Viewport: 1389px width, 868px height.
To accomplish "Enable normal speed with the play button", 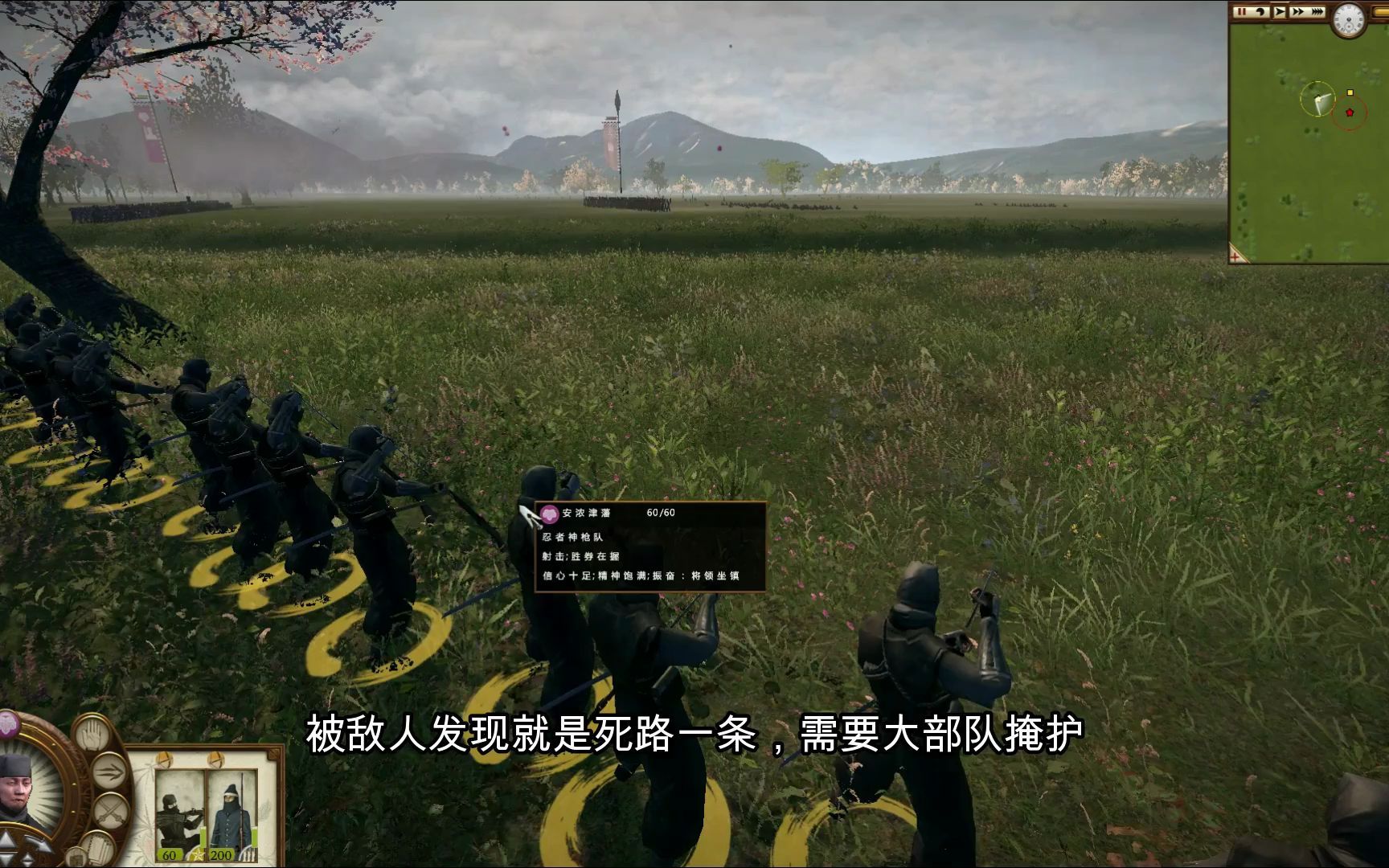I will 1280,12.
